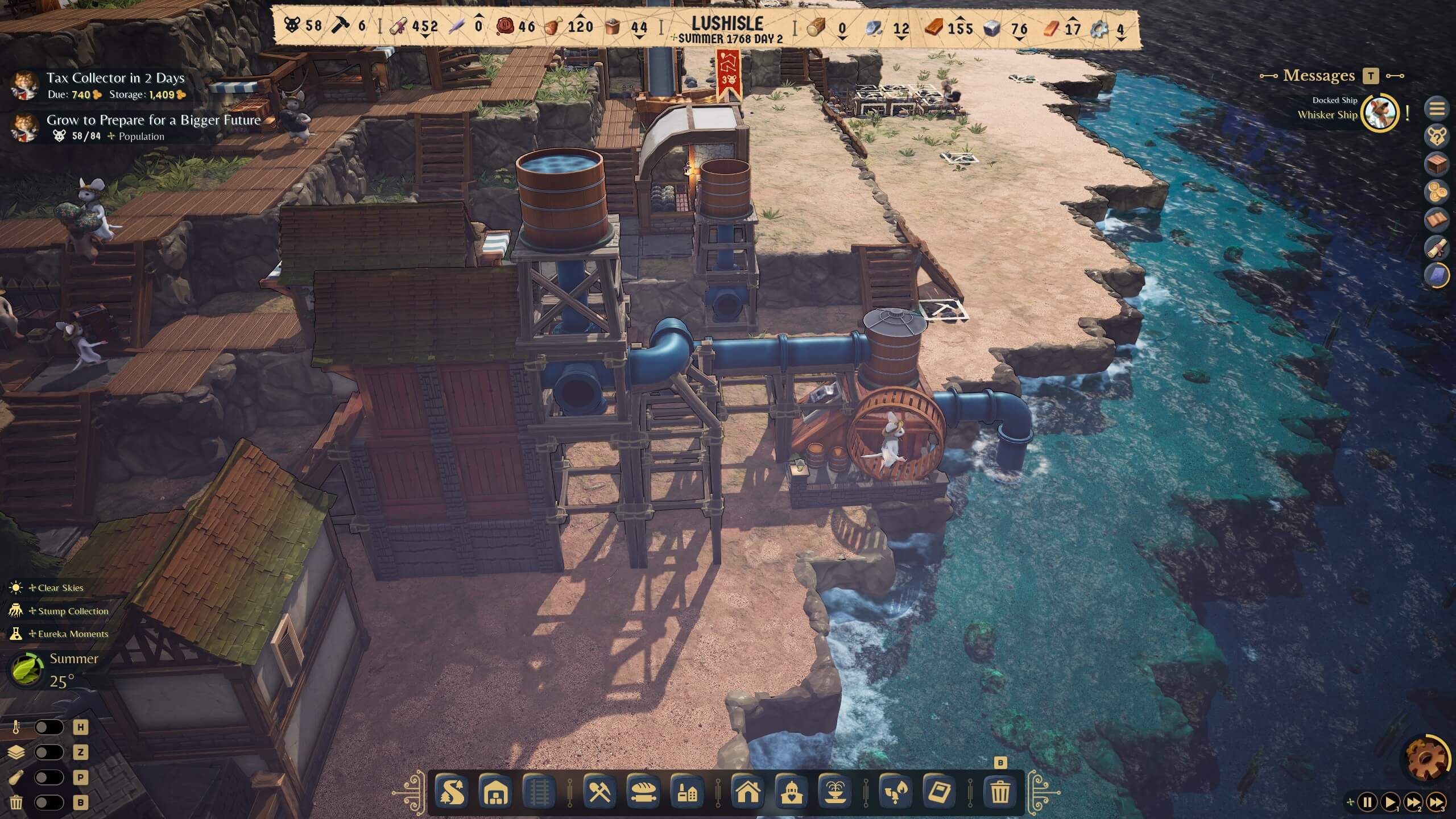The height and width of the screenshot is (819, 1456).
Task: Open the gold coins economy panel
Action: pos(1437,192)
